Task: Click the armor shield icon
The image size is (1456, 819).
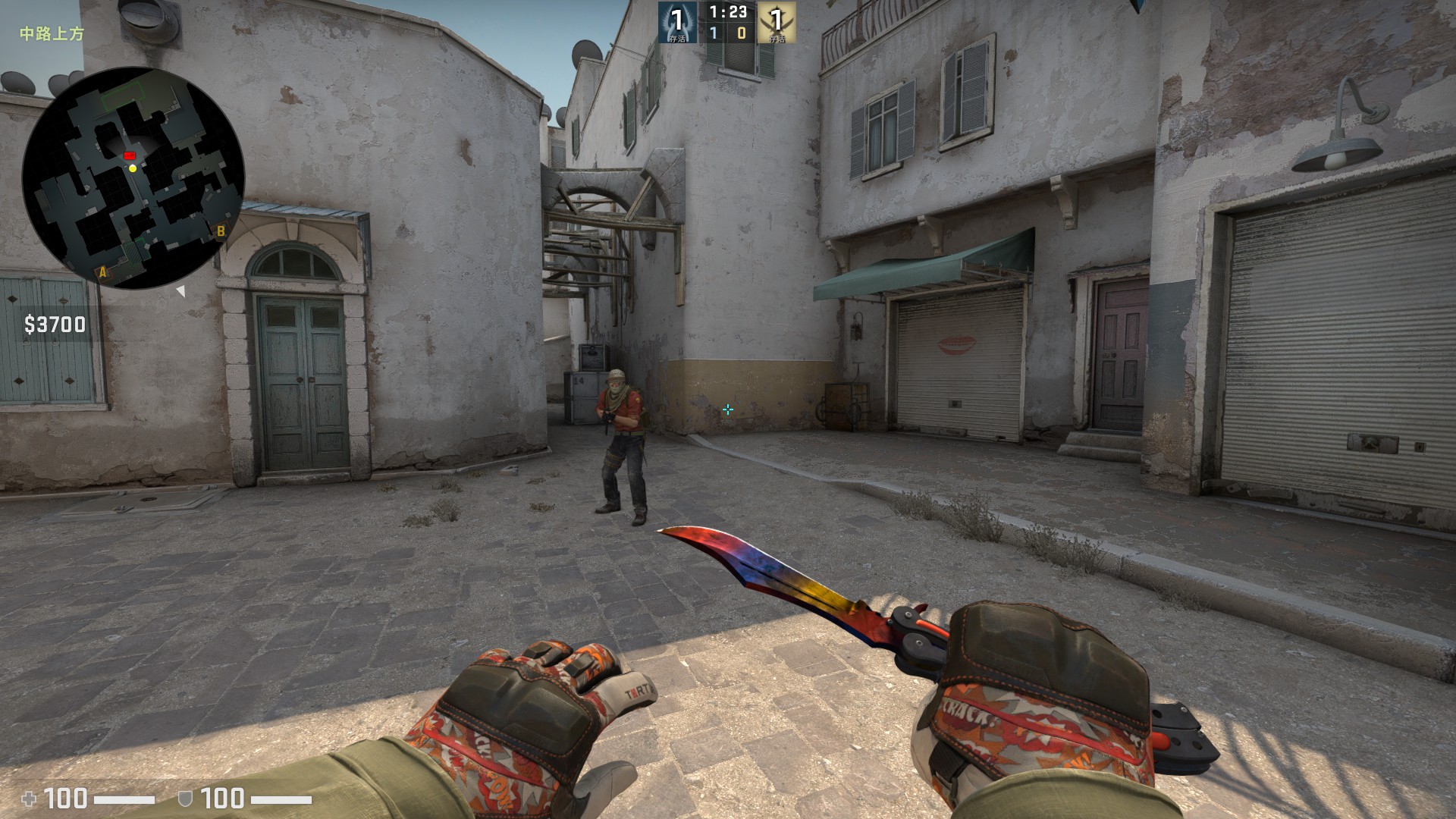Action: (x=185, y=799)
